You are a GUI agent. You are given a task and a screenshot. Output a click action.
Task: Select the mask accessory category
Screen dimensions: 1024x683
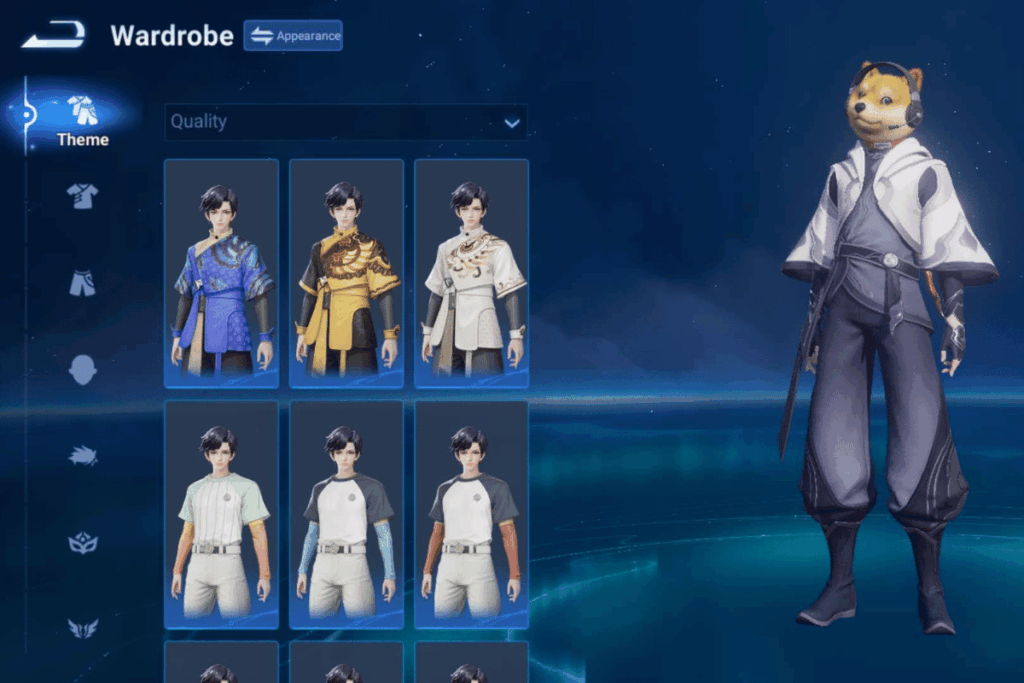tap(82, 543)
